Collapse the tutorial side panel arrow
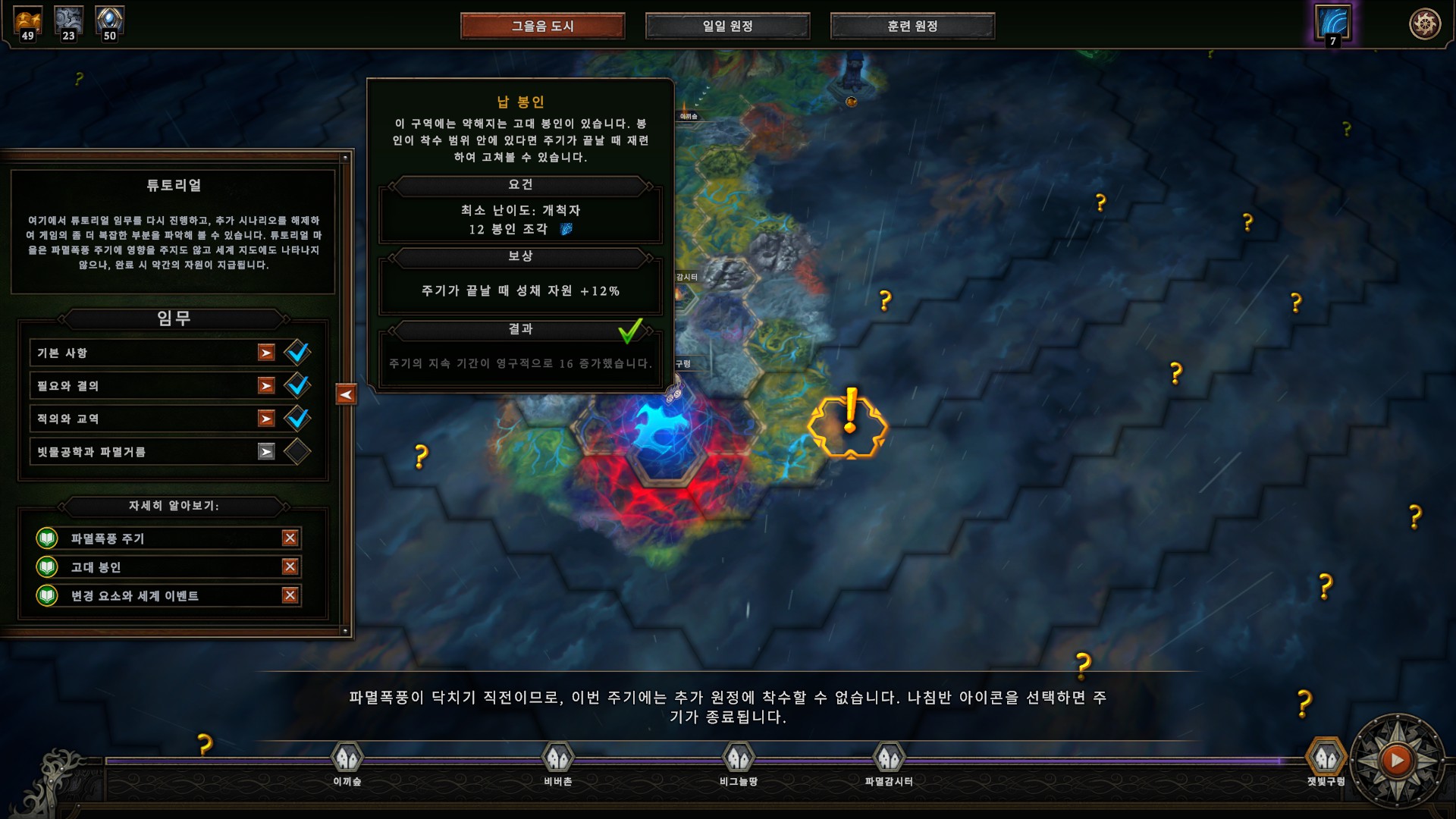The width and height of the screenshot is (1456, 819). [346, 394]
